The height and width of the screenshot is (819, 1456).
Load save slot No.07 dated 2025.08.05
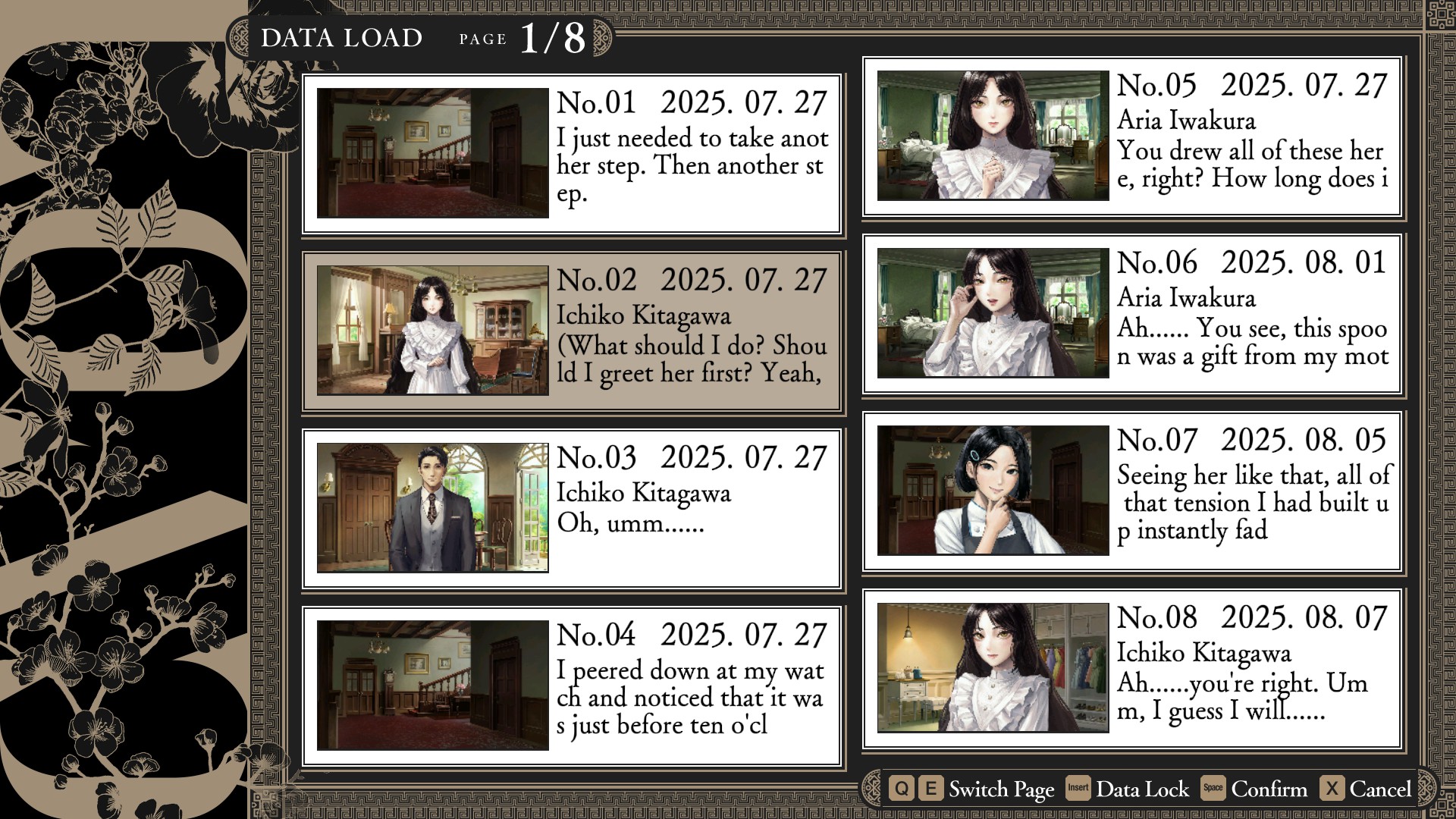pyautogui.click(x=1133, y=491)
